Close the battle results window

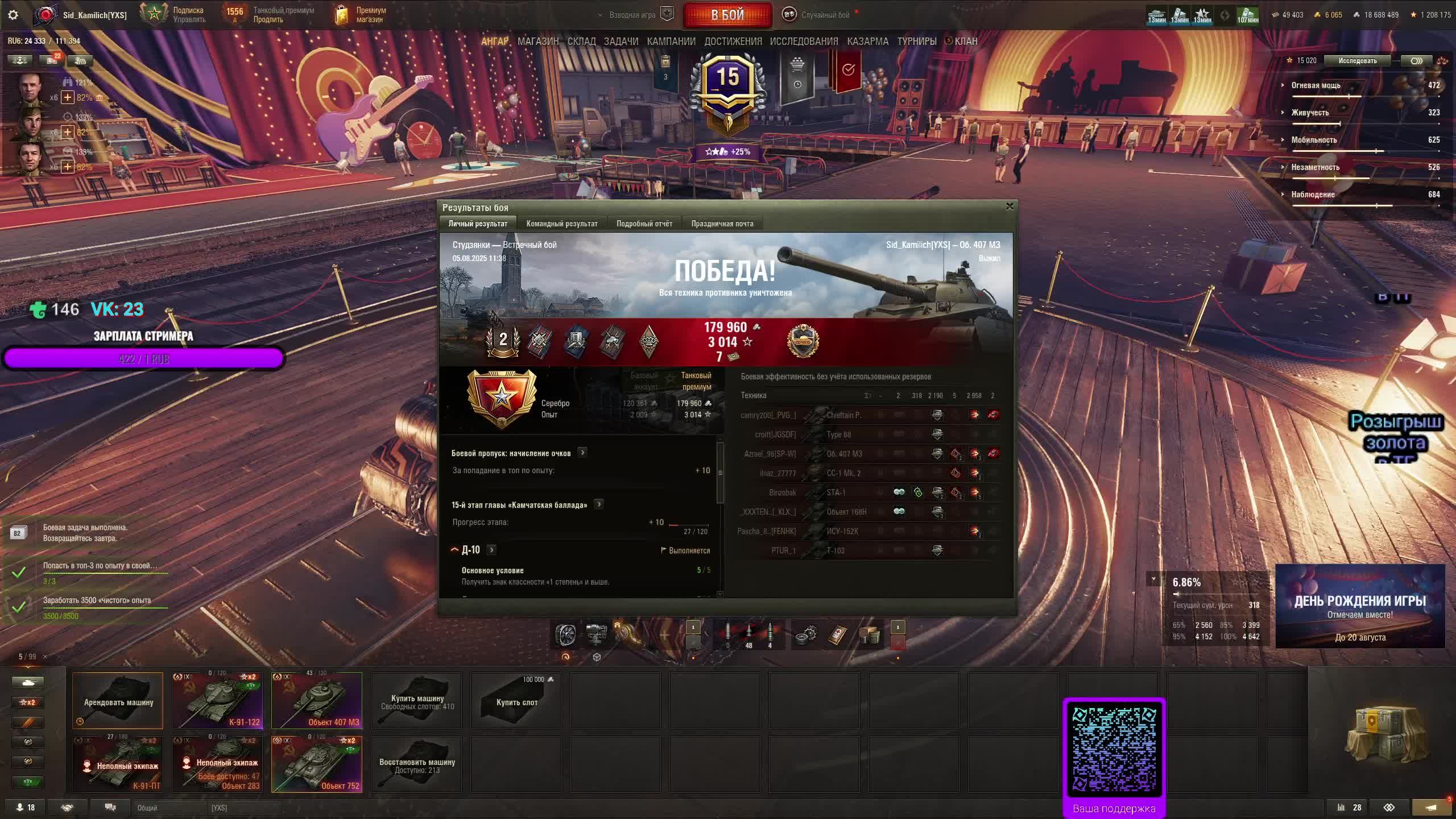(x=1010, y=206)
